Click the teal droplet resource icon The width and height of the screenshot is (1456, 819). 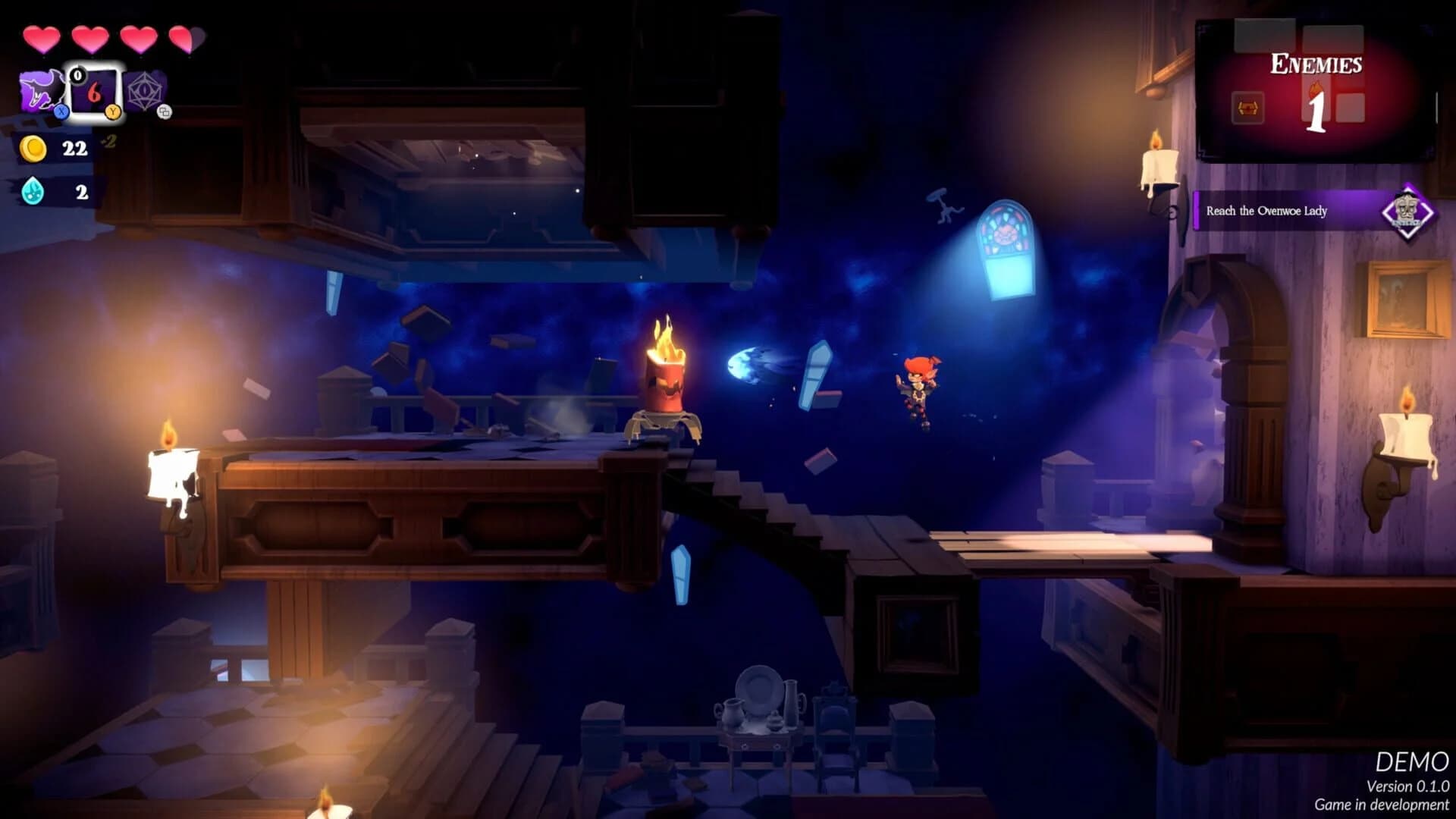point(32,191)
